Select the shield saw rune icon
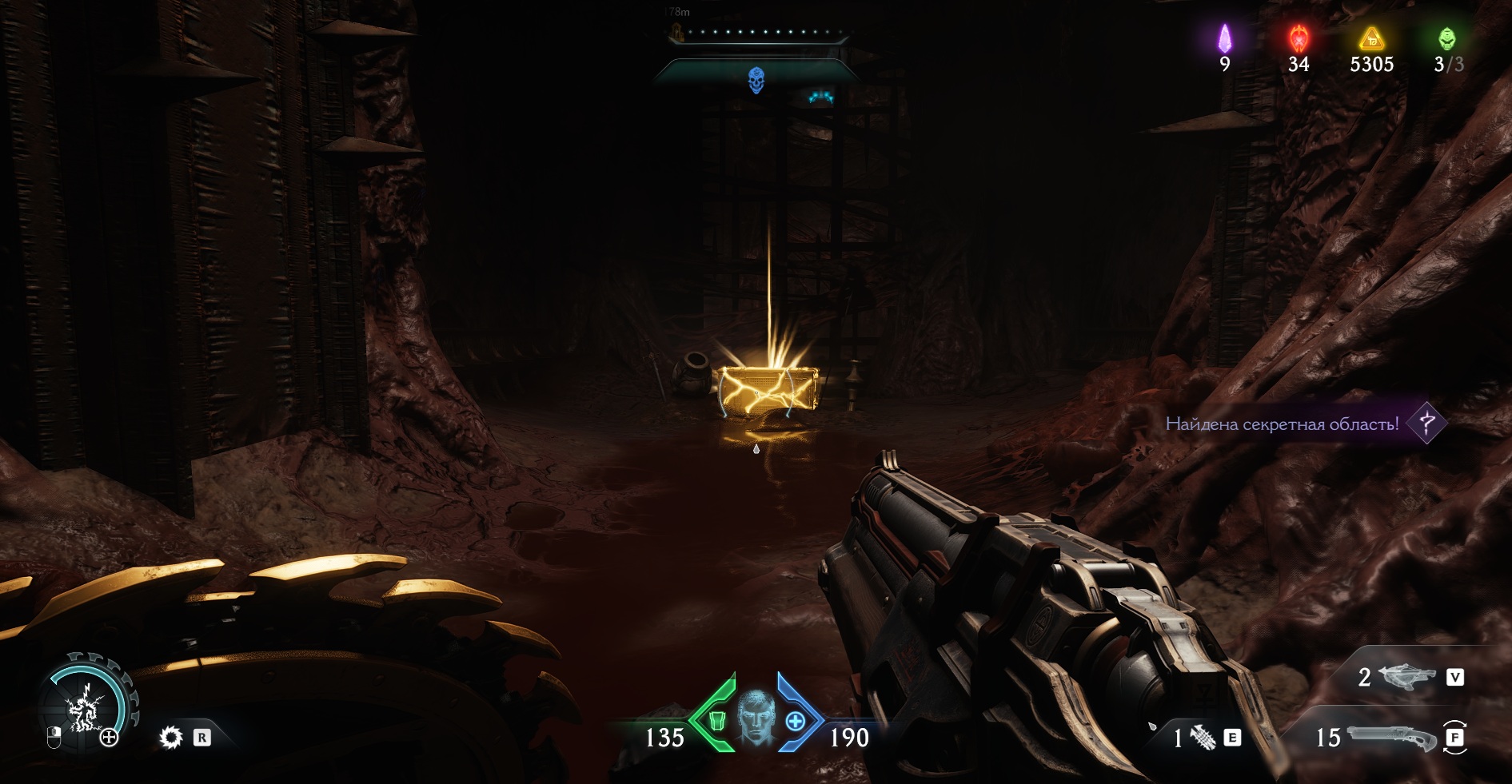The width and height of the screenshot is (1512, 784). (171, 737)
